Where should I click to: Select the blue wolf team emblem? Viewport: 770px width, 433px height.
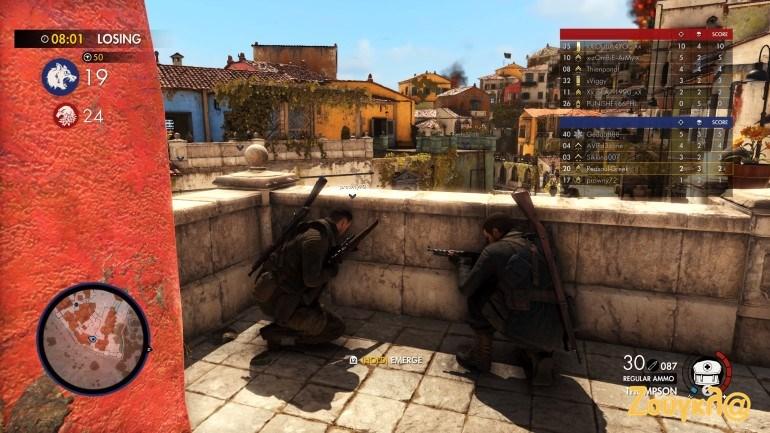click(x=60, y=77)
